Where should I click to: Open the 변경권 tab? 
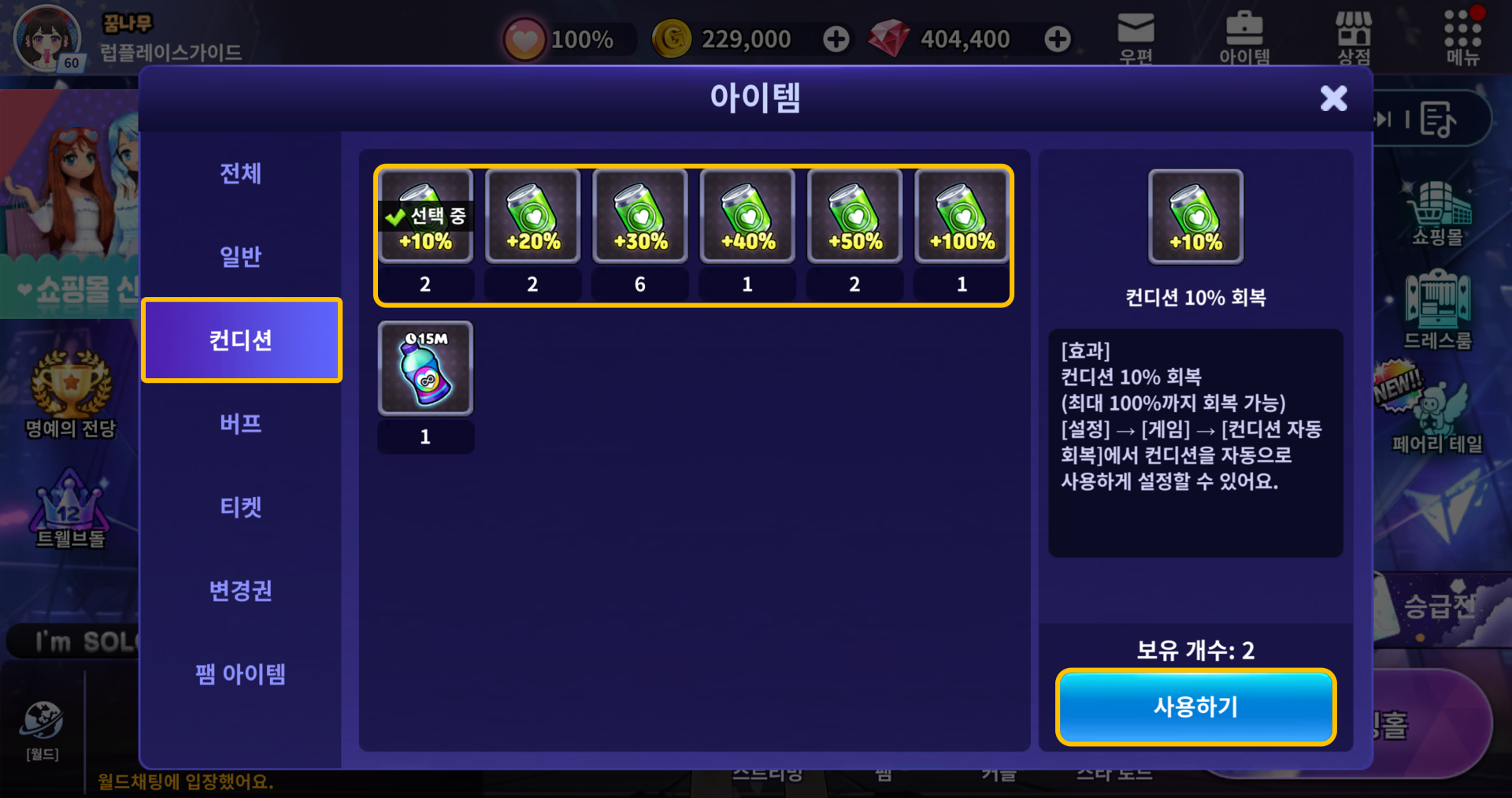pyautogui.click(x=240, y=591)
